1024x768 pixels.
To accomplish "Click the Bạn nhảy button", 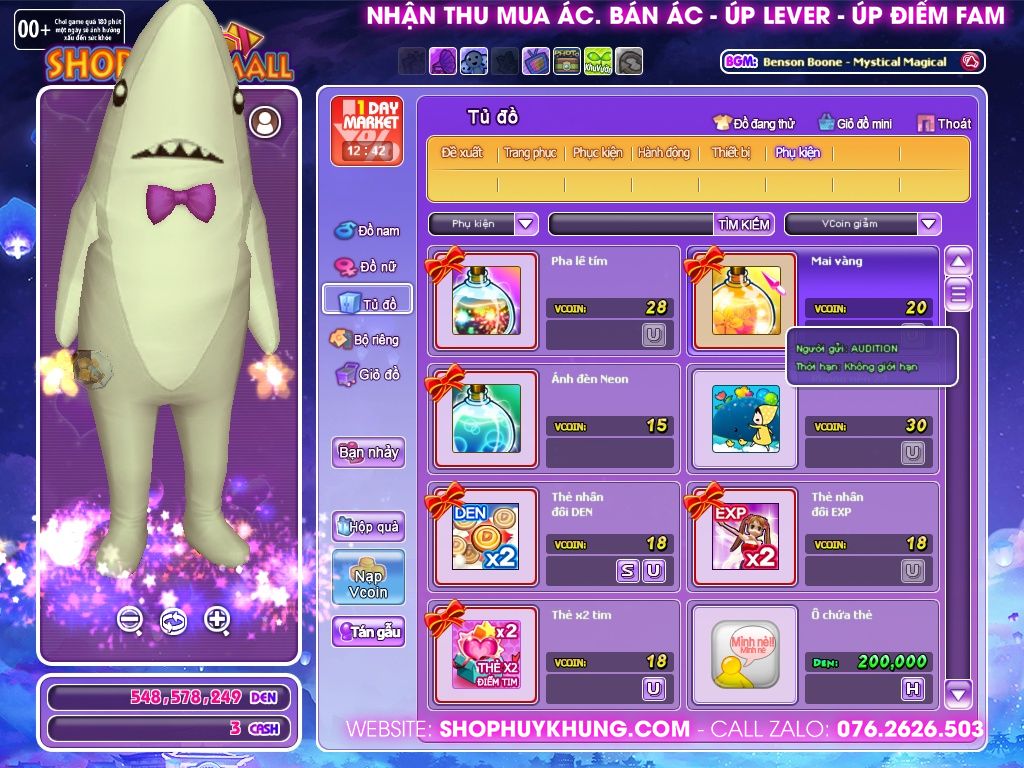I will point(368,452).
